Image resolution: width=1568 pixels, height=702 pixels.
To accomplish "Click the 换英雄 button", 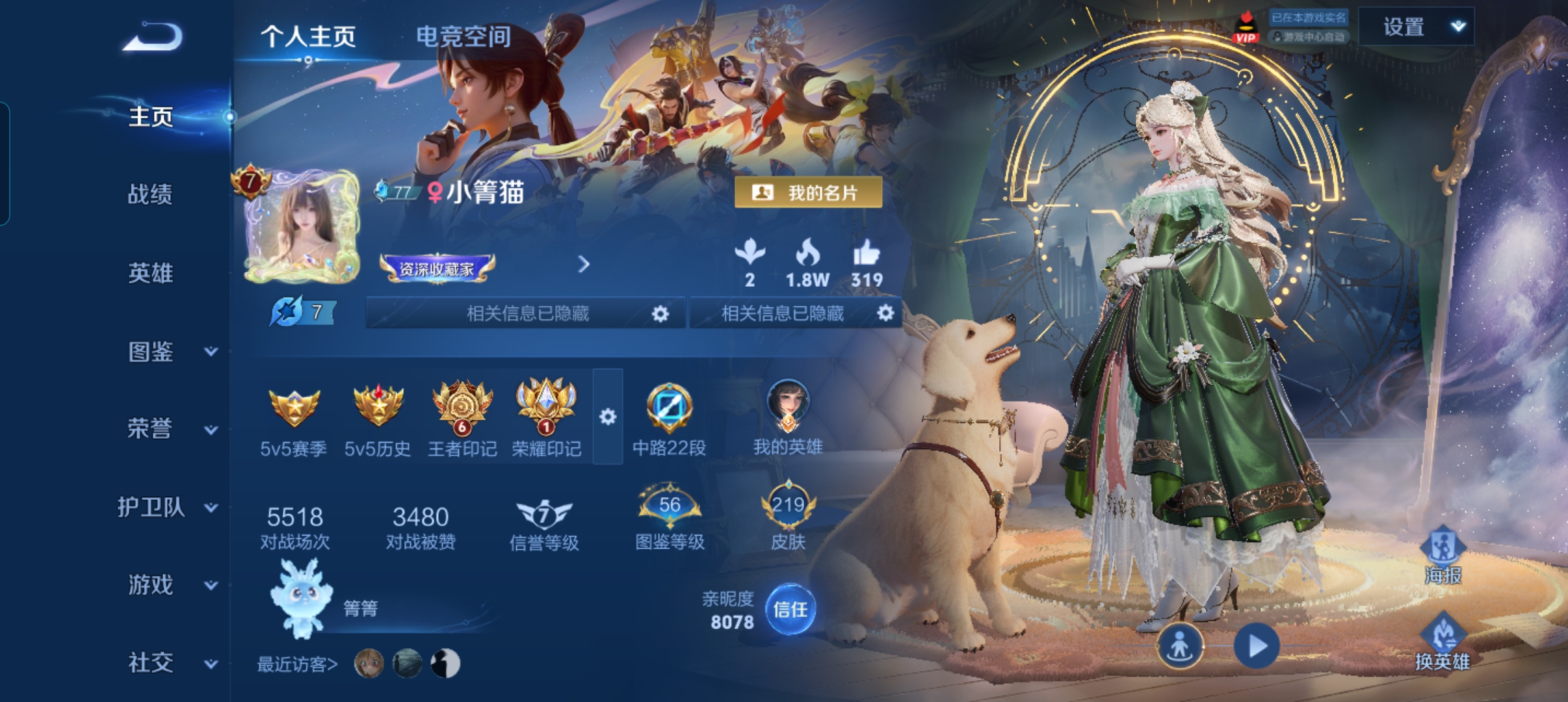I will pyautogui.click(x=1443, y=643).
